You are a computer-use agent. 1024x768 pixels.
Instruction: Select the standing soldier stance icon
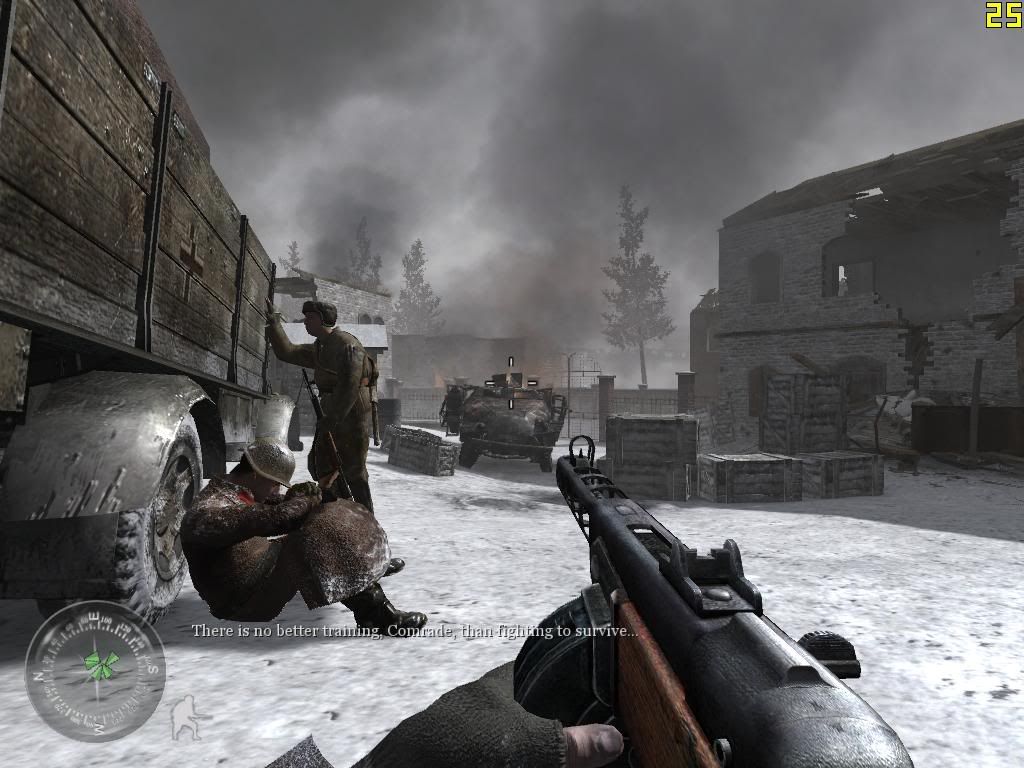tap(184, 717)
